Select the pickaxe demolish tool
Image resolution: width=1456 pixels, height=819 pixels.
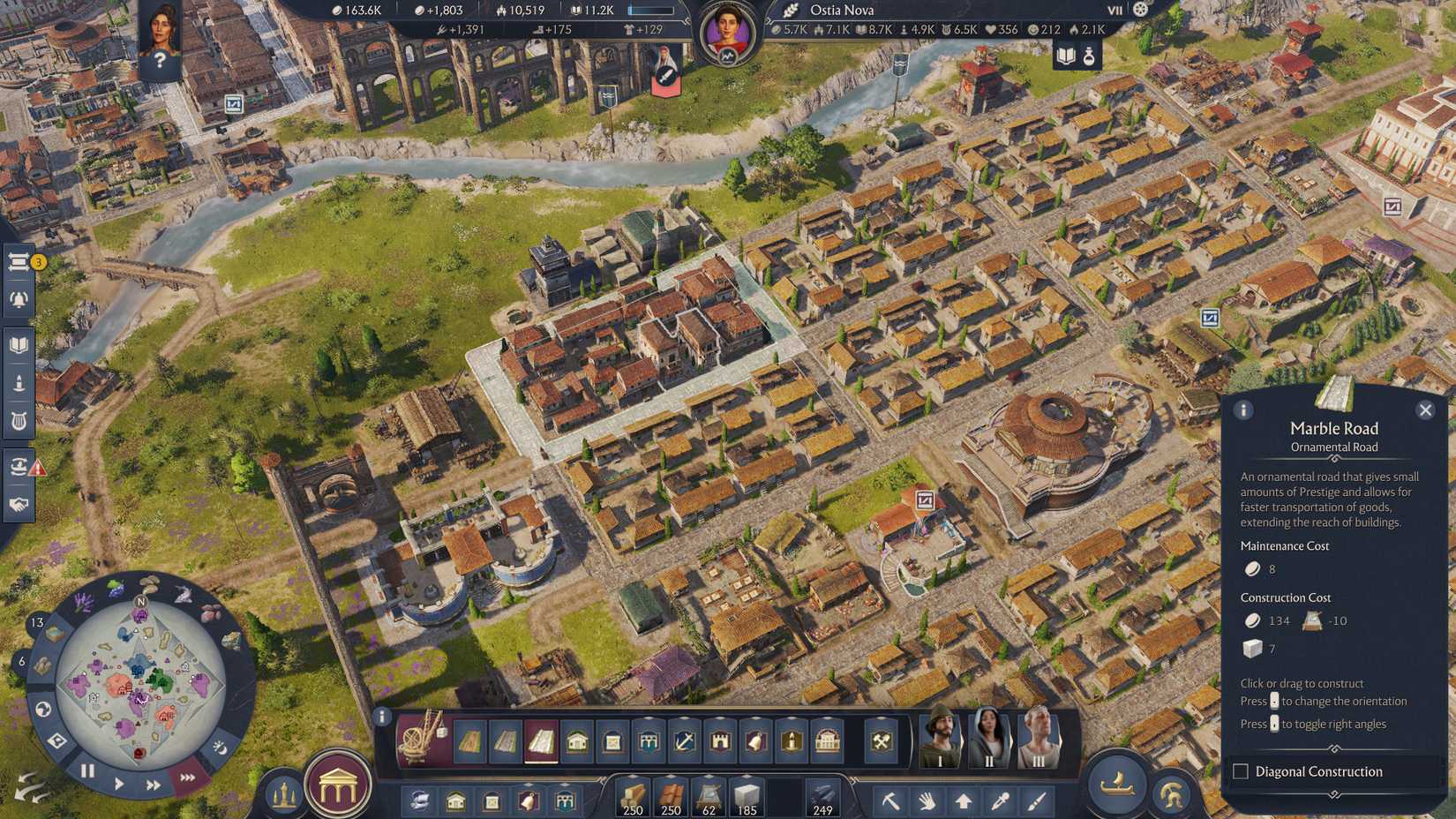pos(892,801)
